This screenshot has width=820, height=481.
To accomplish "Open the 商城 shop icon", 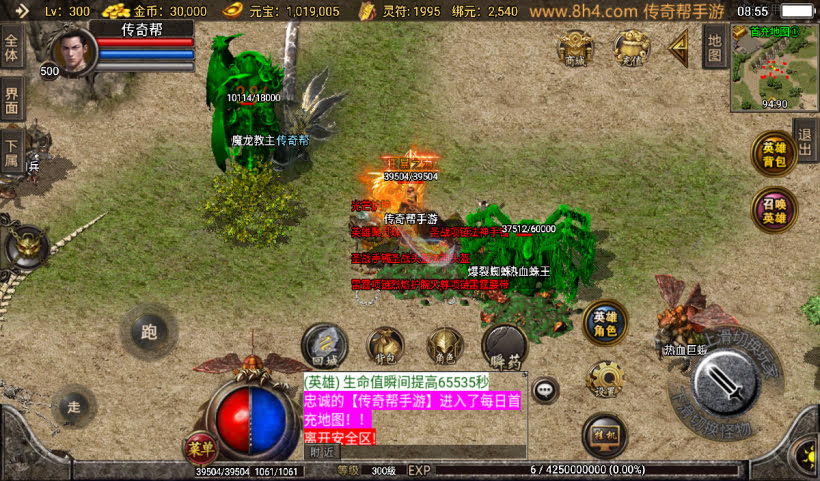I will pyautogui.click(x=575, y=47).
